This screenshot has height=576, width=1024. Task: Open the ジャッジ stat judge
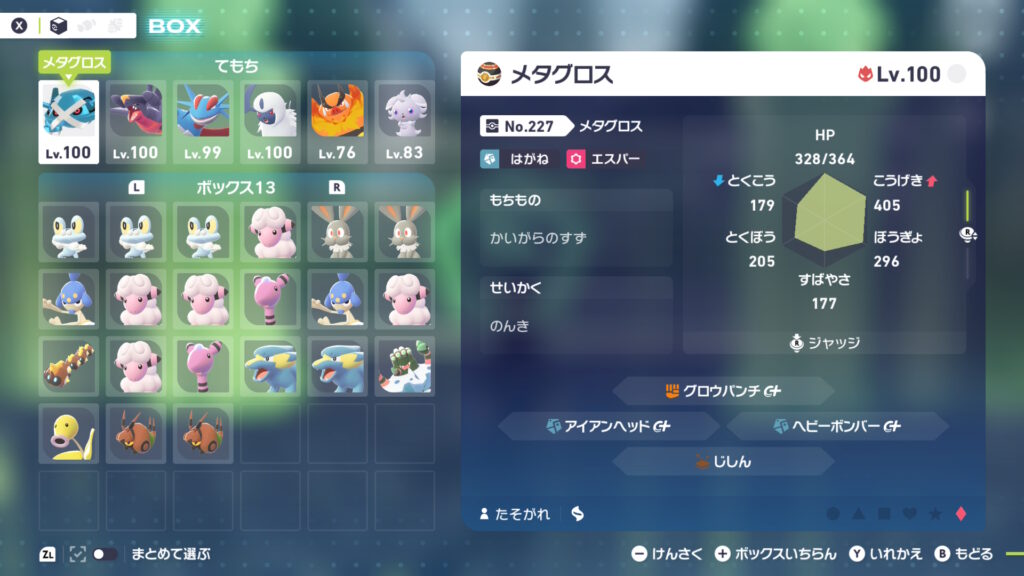[x=824, y=343]
